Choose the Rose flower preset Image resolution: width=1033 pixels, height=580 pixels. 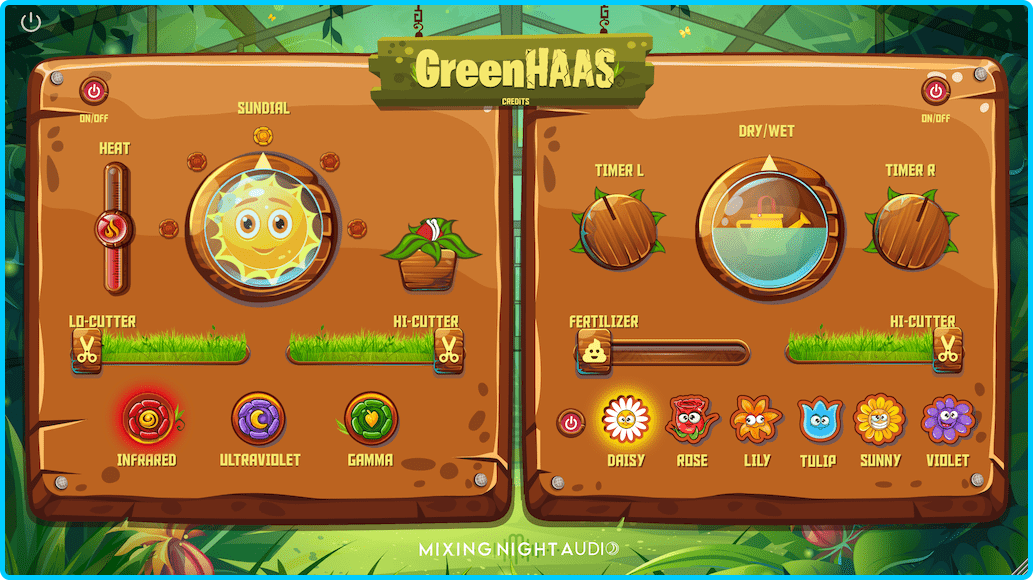[x=691, y=419]
